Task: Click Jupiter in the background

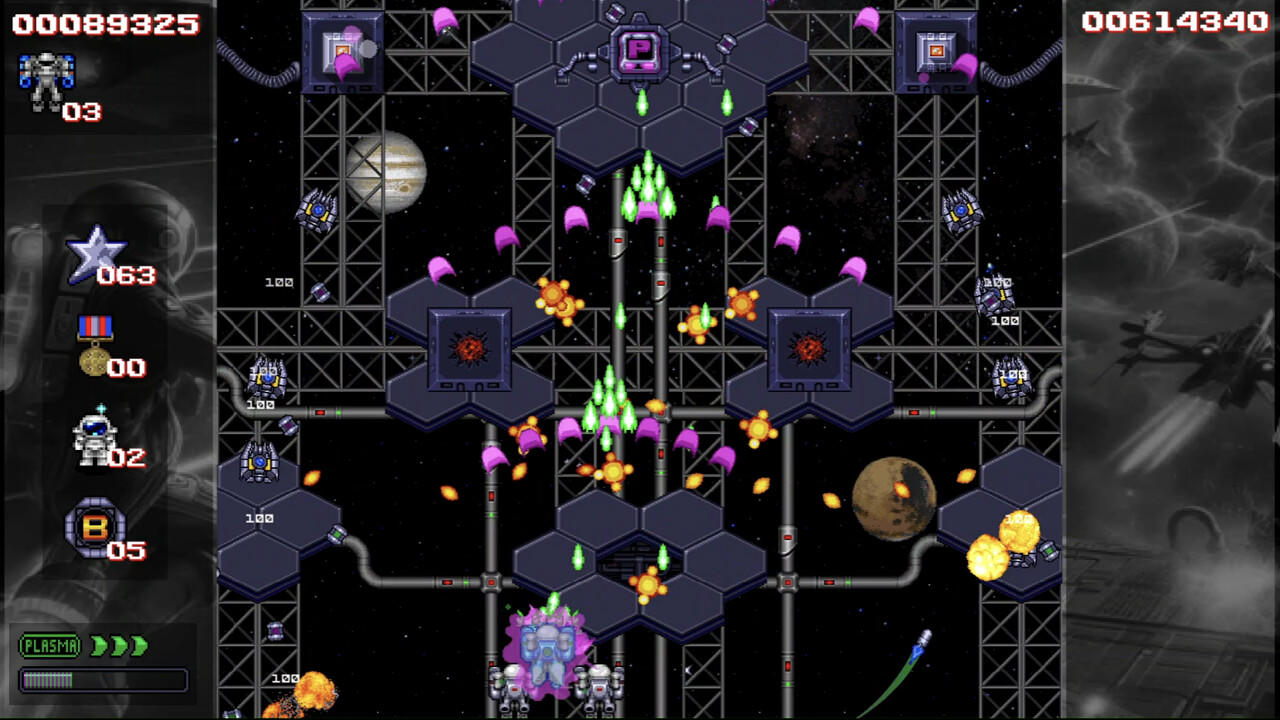Action: pyautogui.click(x=386, y=174)
